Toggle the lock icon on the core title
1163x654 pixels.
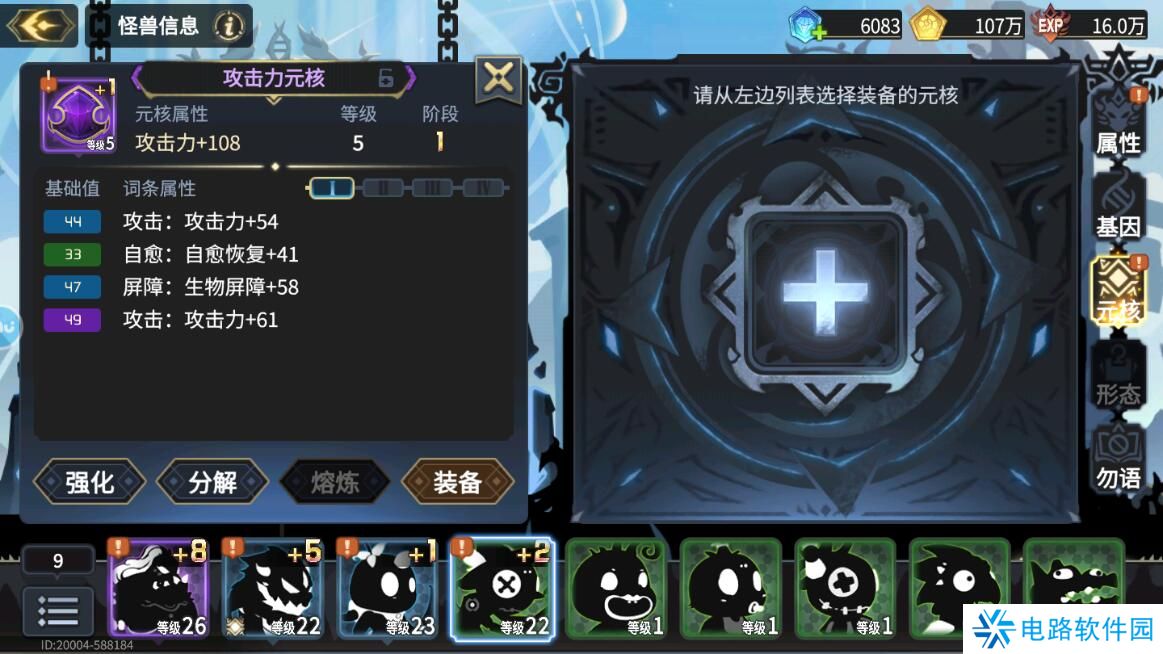tap(386, 78)
